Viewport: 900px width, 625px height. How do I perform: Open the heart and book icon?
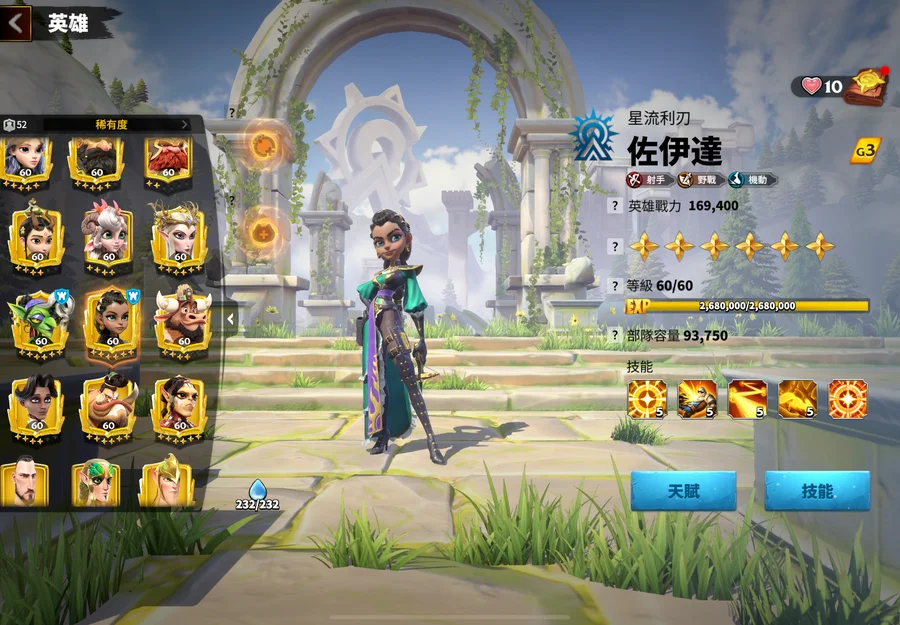(x=862, y=85)
